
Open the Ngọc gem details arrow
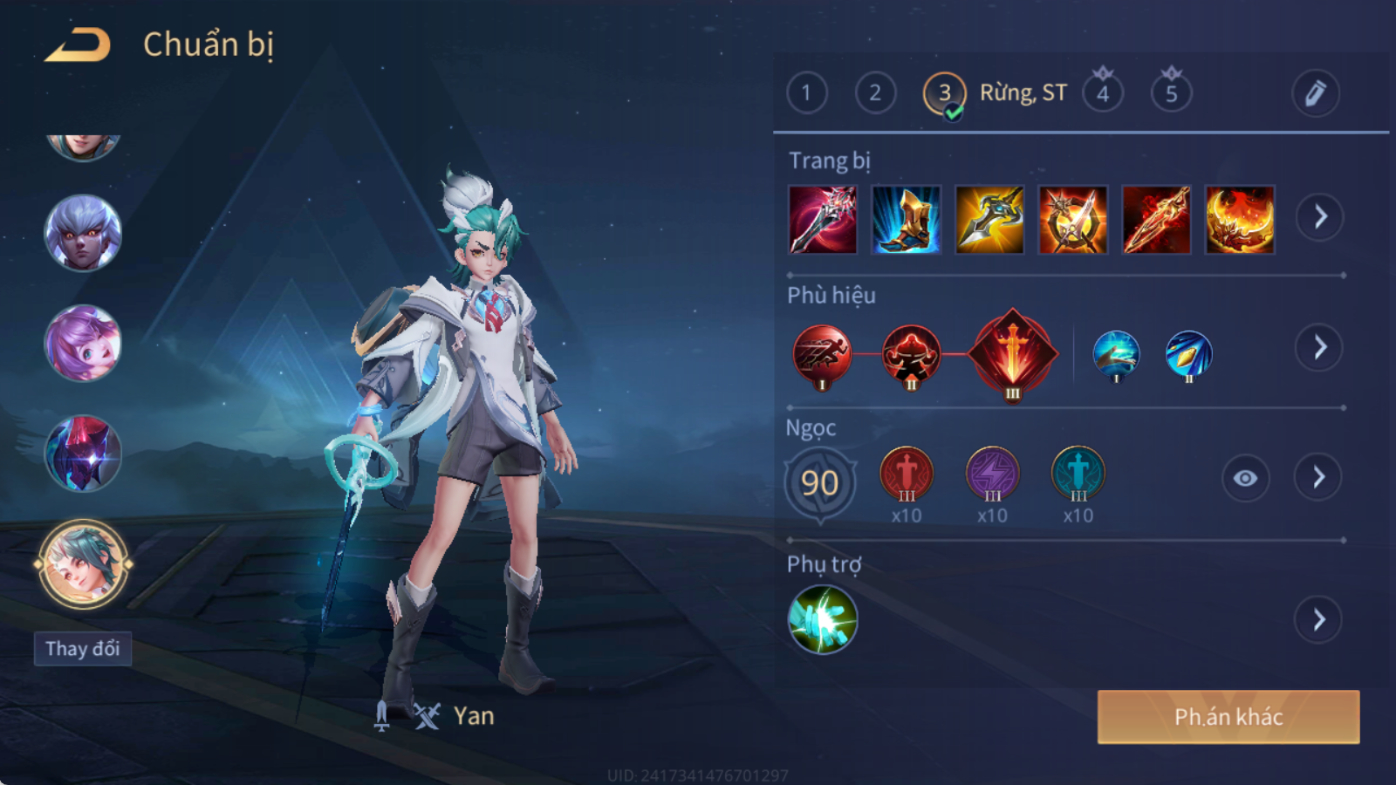(x=1318, y=477)
